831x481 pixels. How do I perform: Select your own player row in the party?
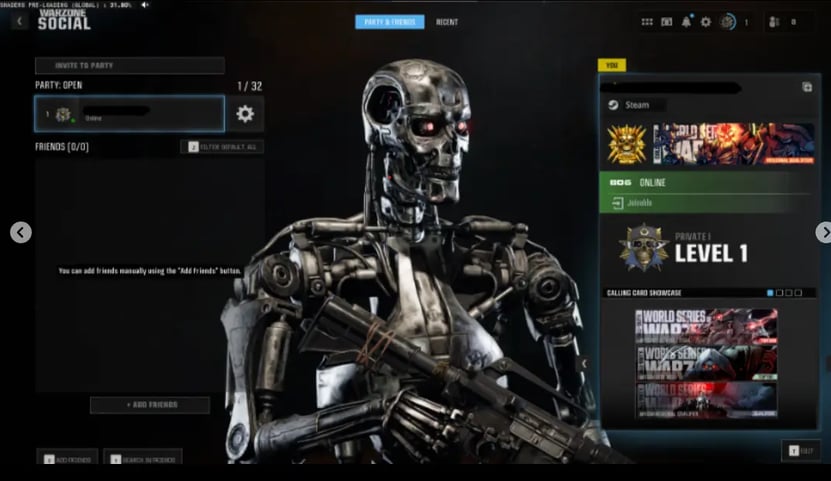pyautogui.click(x=129, y=114)
